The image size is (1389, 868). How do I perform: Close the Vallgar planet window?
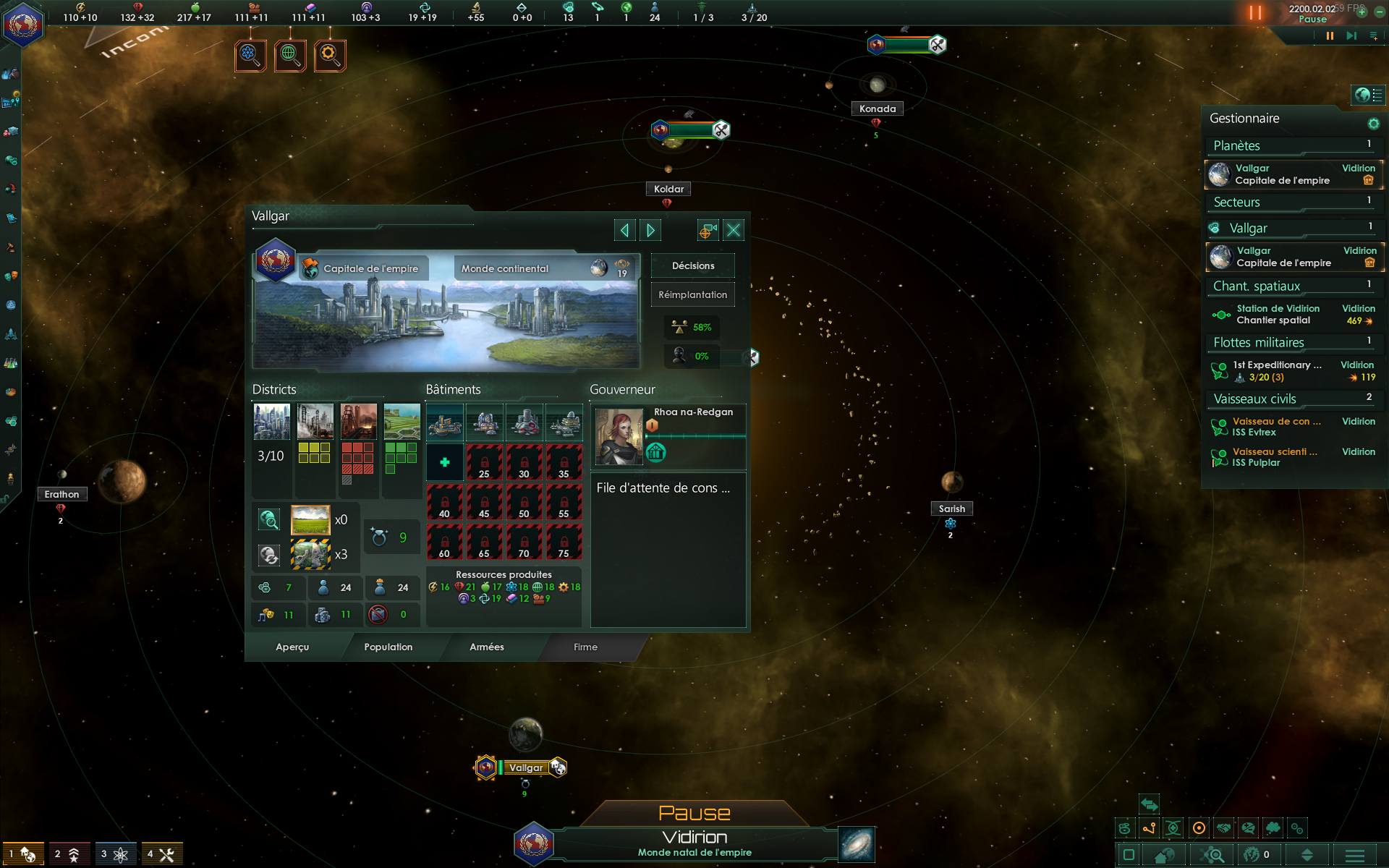(x=733, y=231)
